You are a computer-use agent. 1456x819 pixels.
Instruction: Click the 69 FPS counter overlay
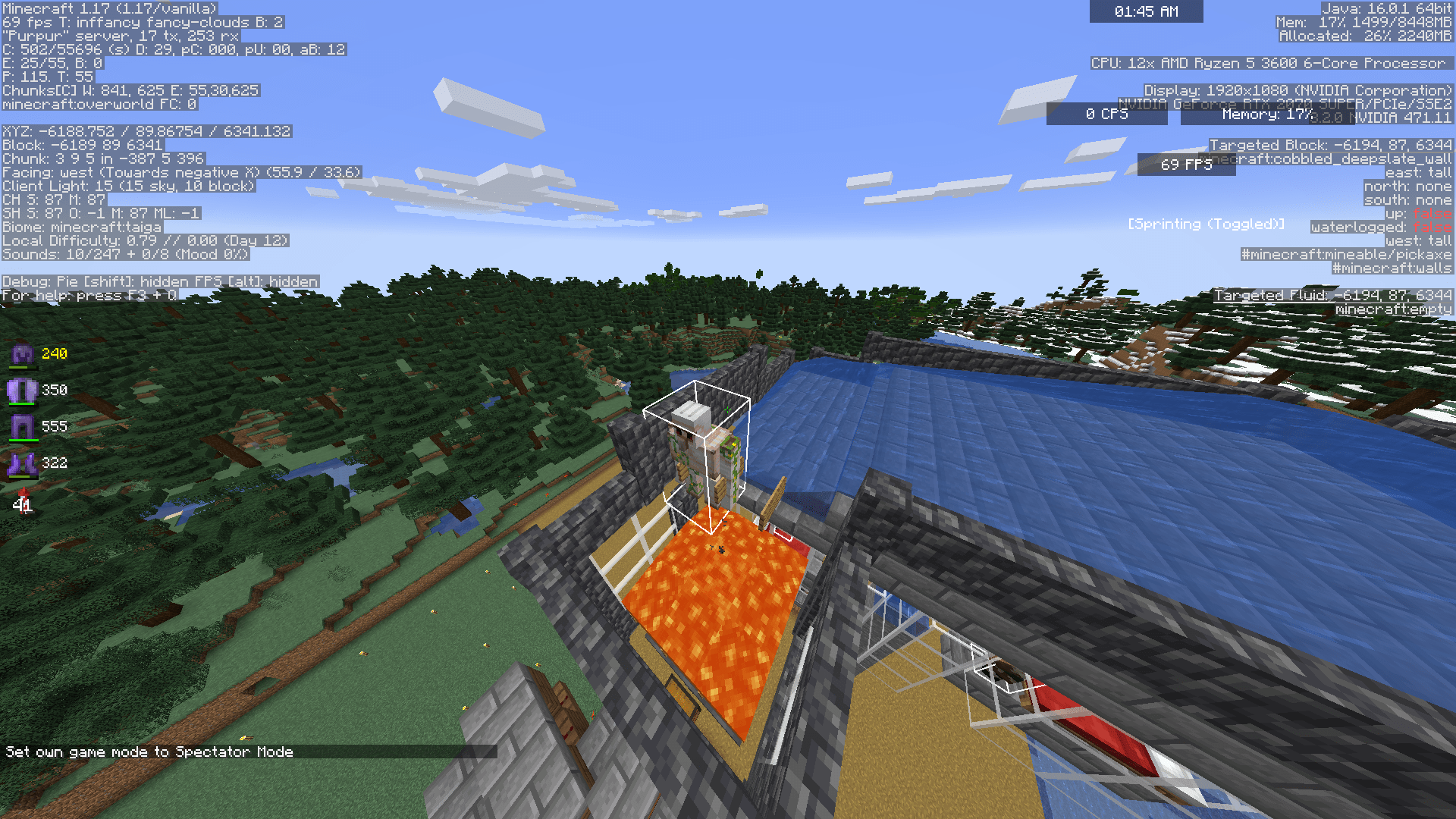tap(1186, 165)
